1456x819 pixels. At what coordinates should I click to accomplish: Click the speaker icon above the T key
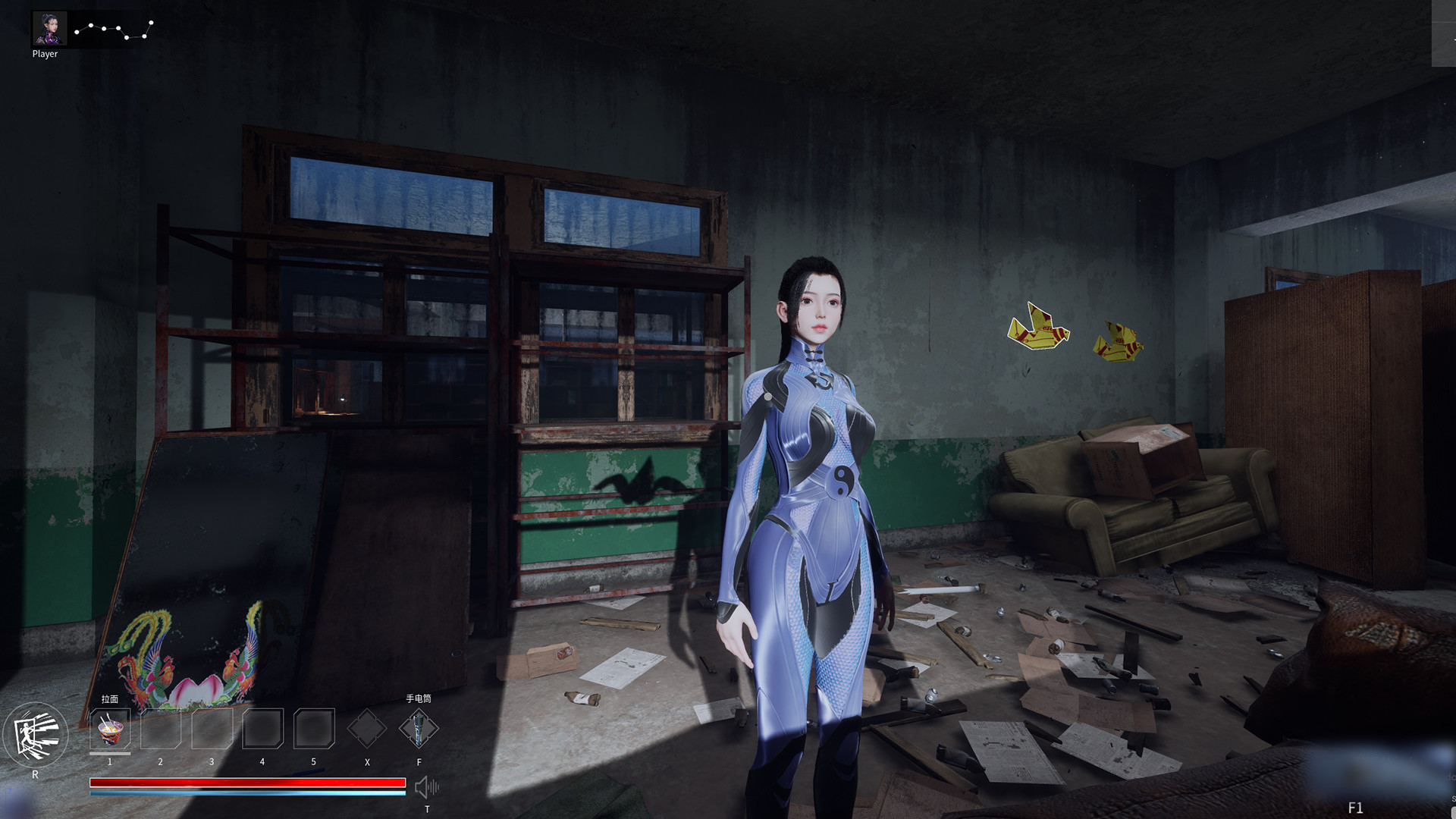(x=428, y=789)
